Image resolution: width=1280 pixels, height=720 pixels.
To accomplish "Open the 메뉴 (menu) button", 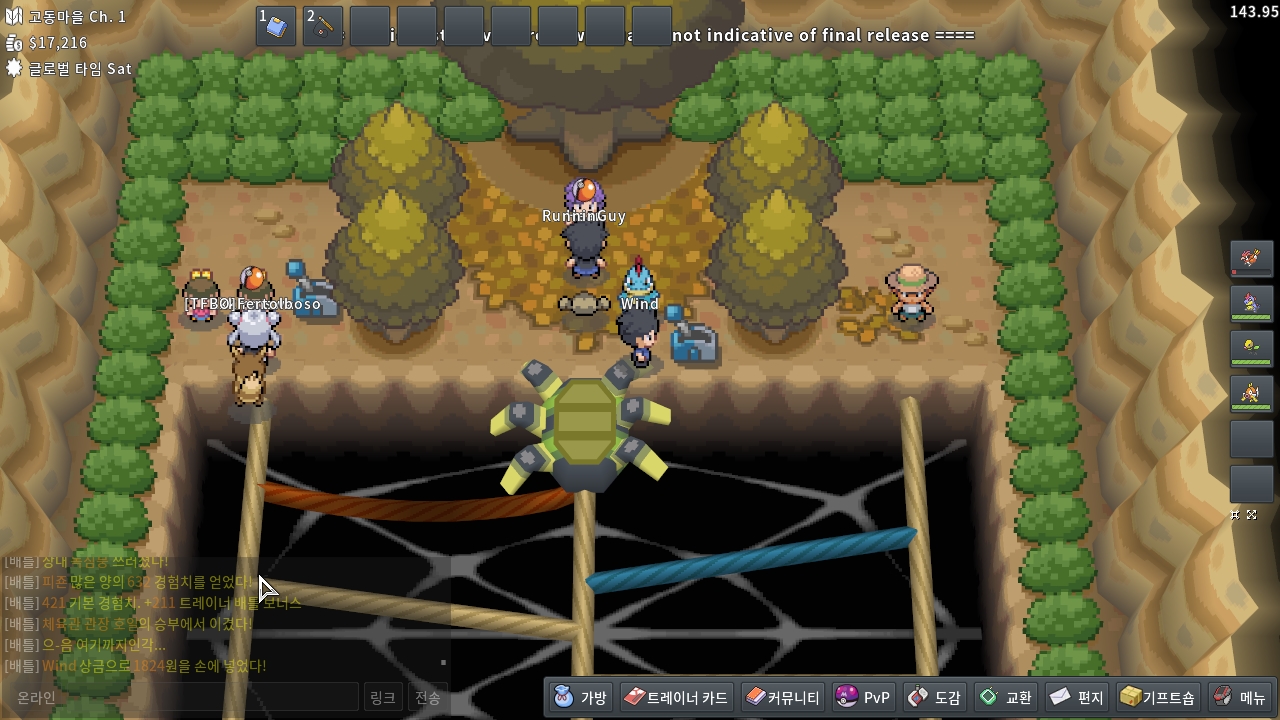I will pos(1240,697).
